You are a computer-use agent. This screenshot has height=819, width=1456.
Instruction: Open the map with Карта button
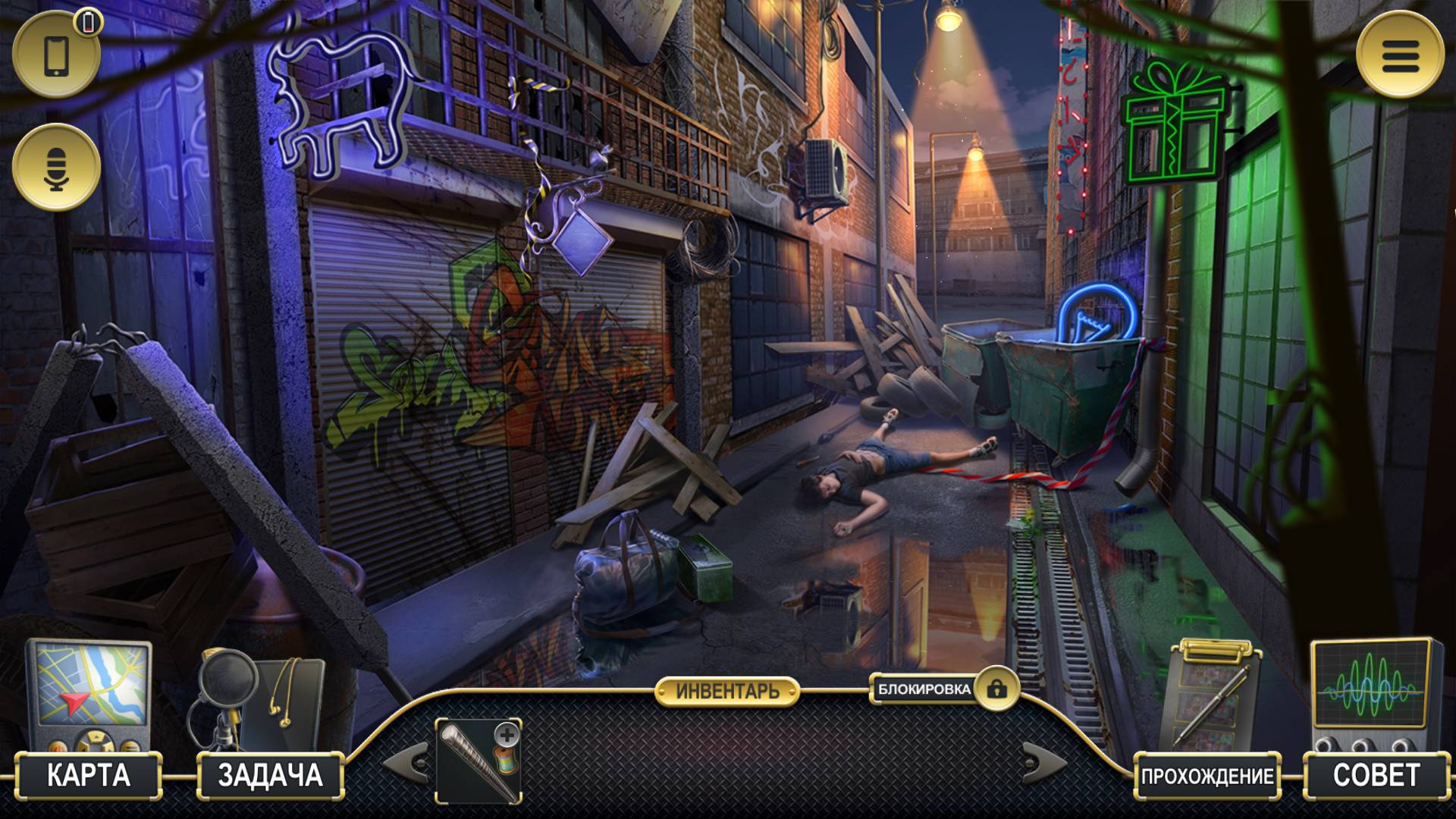(x=89, y=775)
